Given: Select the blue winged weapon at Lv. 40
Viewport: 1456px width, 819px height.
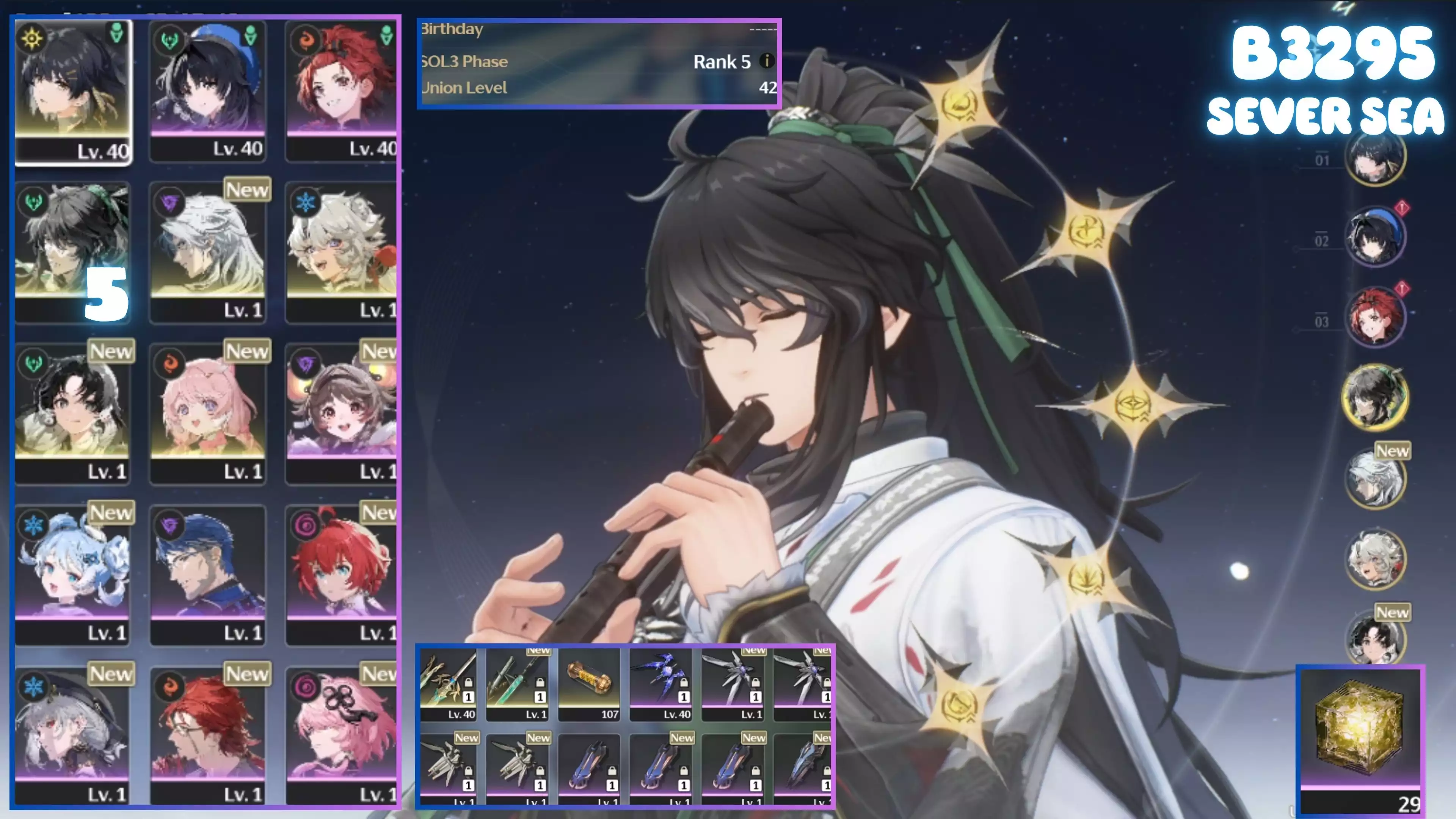Looking at the screenshot, I should pos(660,684).
